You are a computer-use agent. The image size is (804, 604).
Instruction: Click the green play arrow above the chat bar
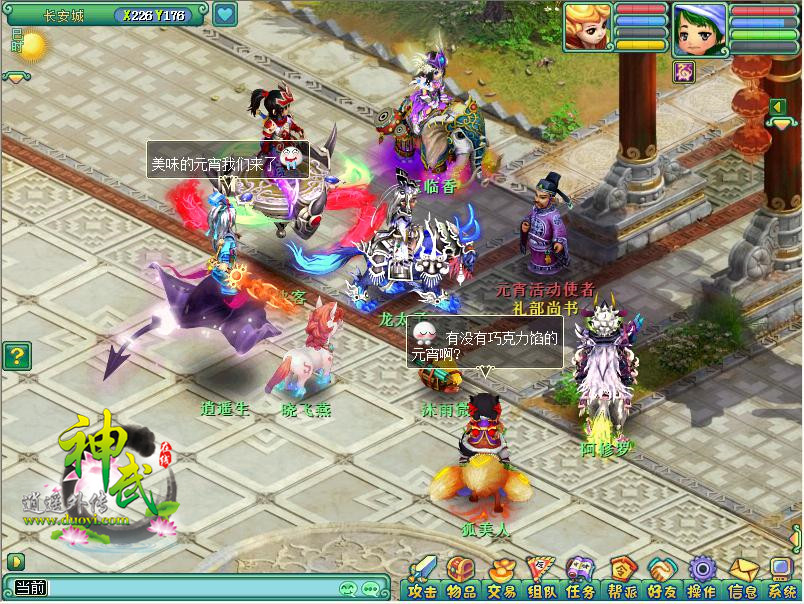[15, 561]
